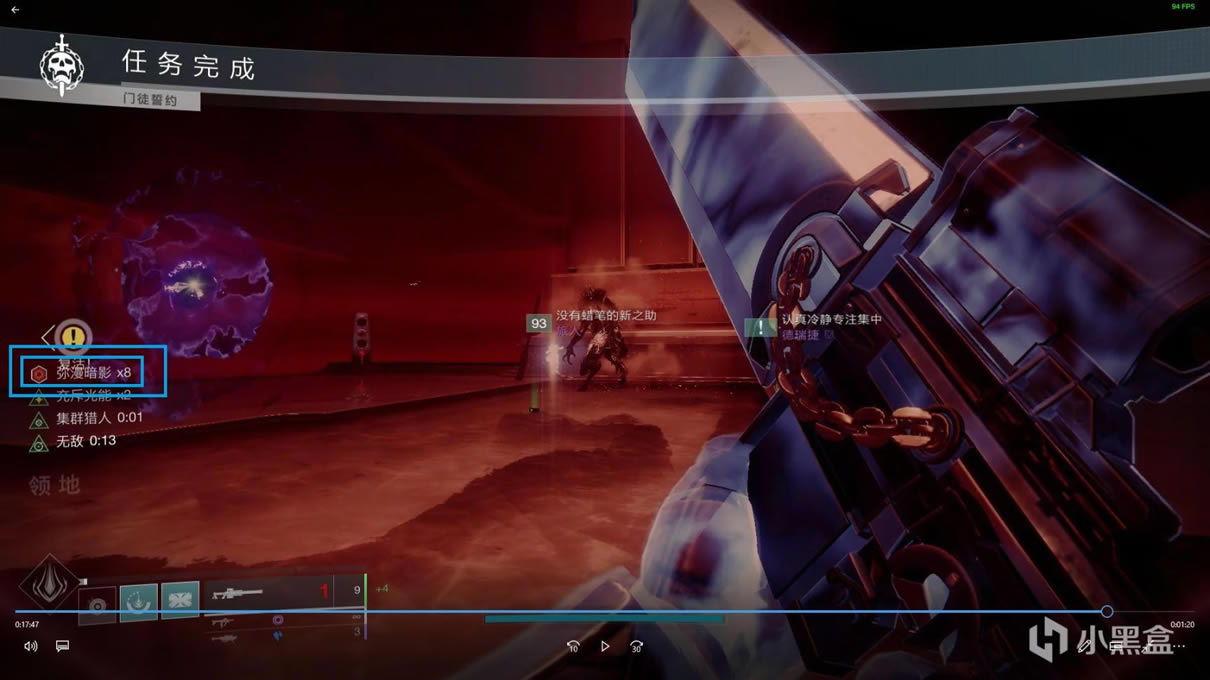The height and width of the screenshot is (680, 1210).
Task: Click the 无敌 buff status icon
Action: 39,441
